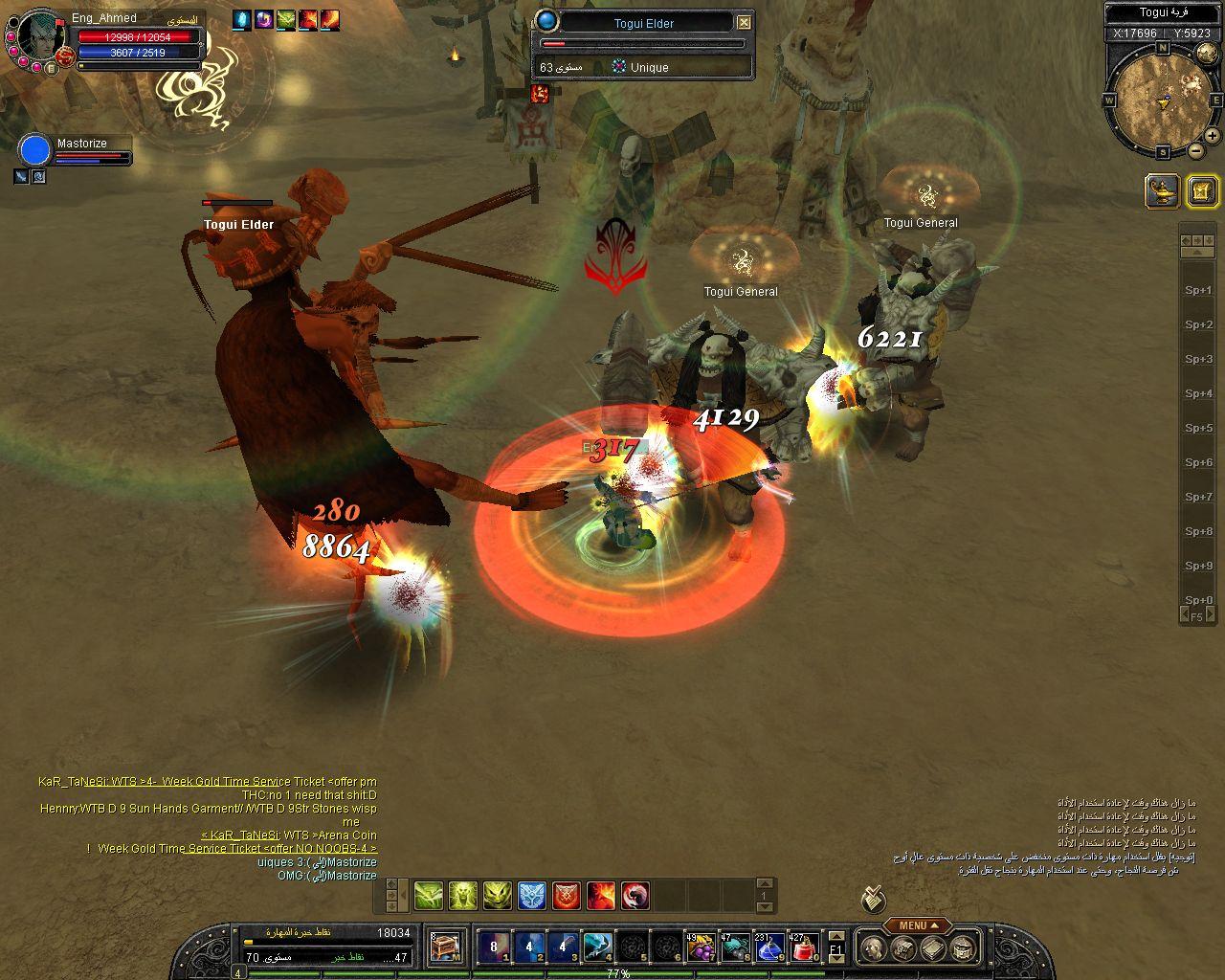Activate the blue shield emblem skill

[532, 896]
